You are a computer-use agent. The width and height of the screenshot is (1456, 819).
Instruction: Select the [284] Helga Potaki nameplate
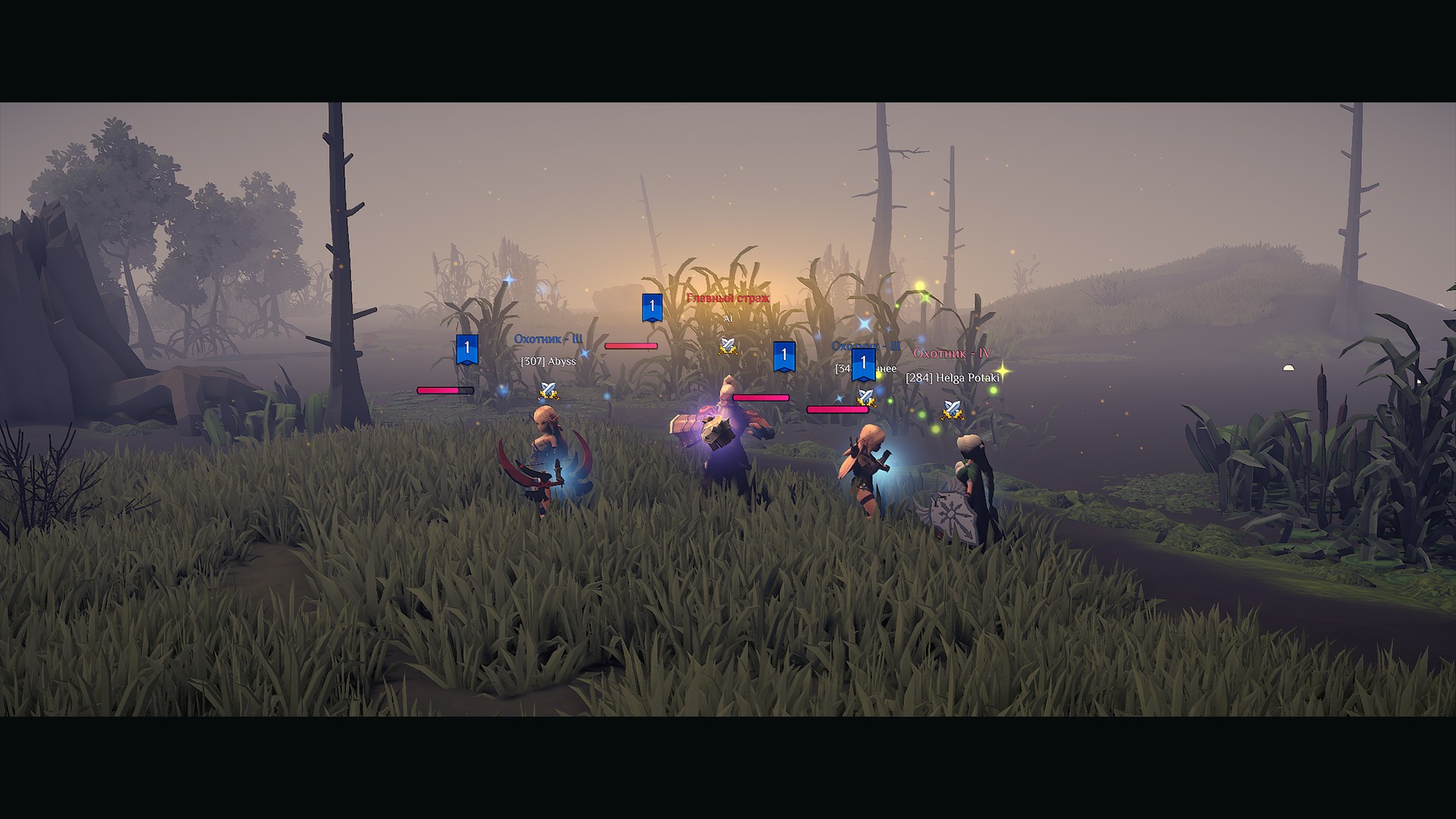(952, 378)
